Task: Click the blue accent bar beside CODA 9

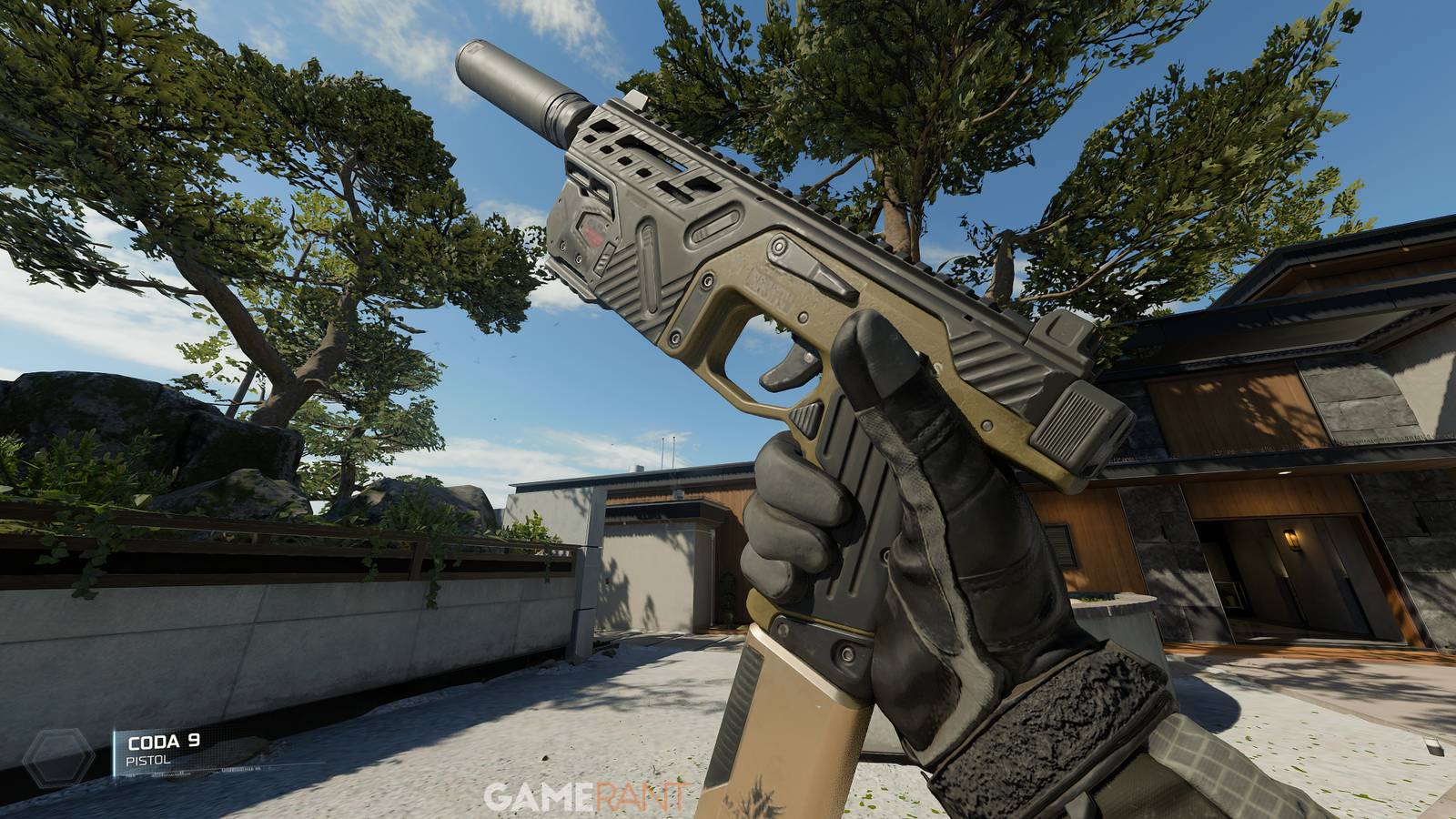Action: coord(115,752)
